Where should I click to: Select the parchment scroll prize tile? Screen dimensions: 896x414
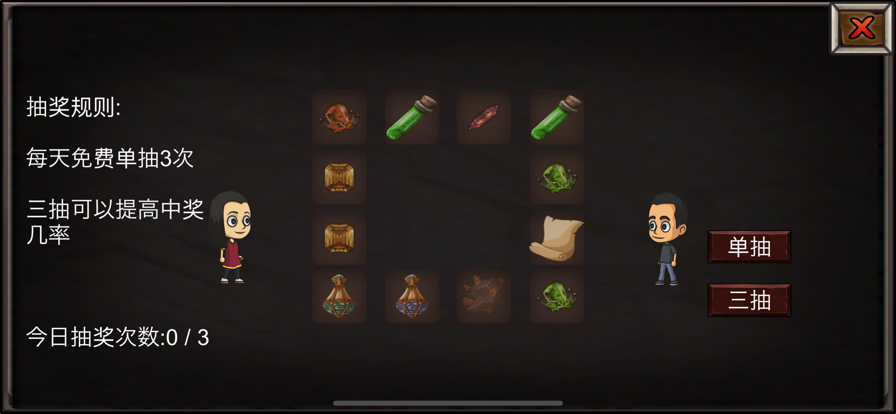(556, 238)
